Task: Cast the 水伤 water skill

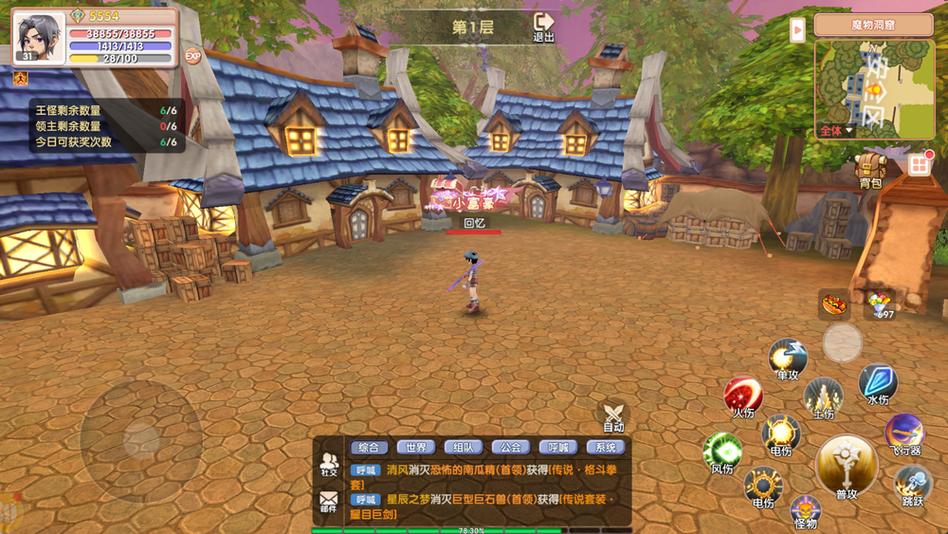Action: pyautogui.click(x=878, y=383)
